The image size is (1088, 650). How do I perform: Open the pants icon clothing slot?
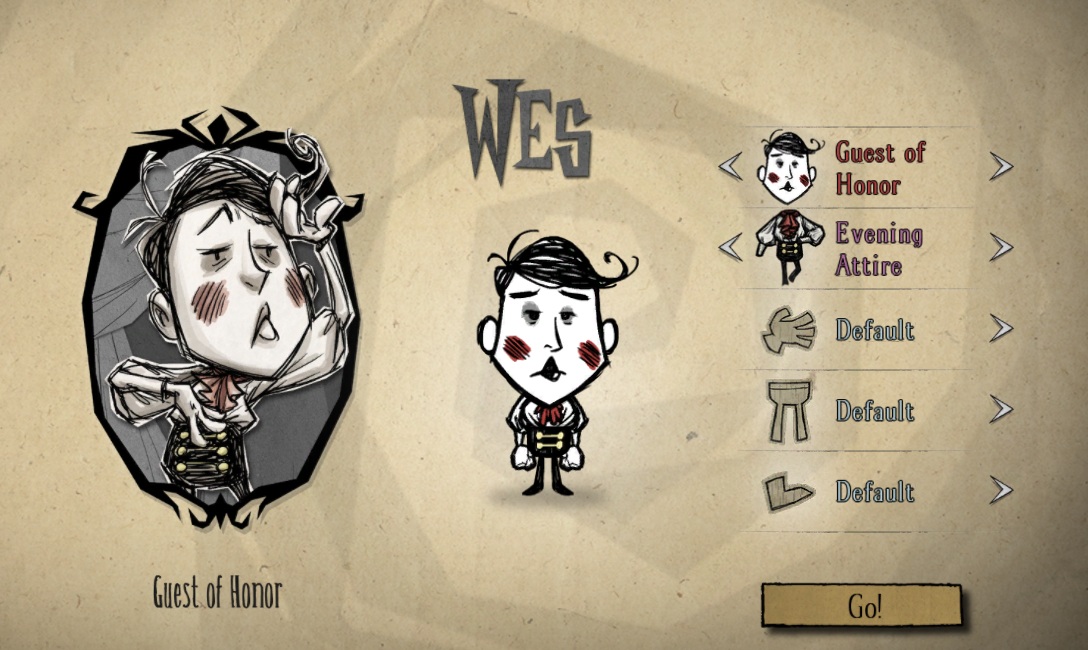coord(788,410)
